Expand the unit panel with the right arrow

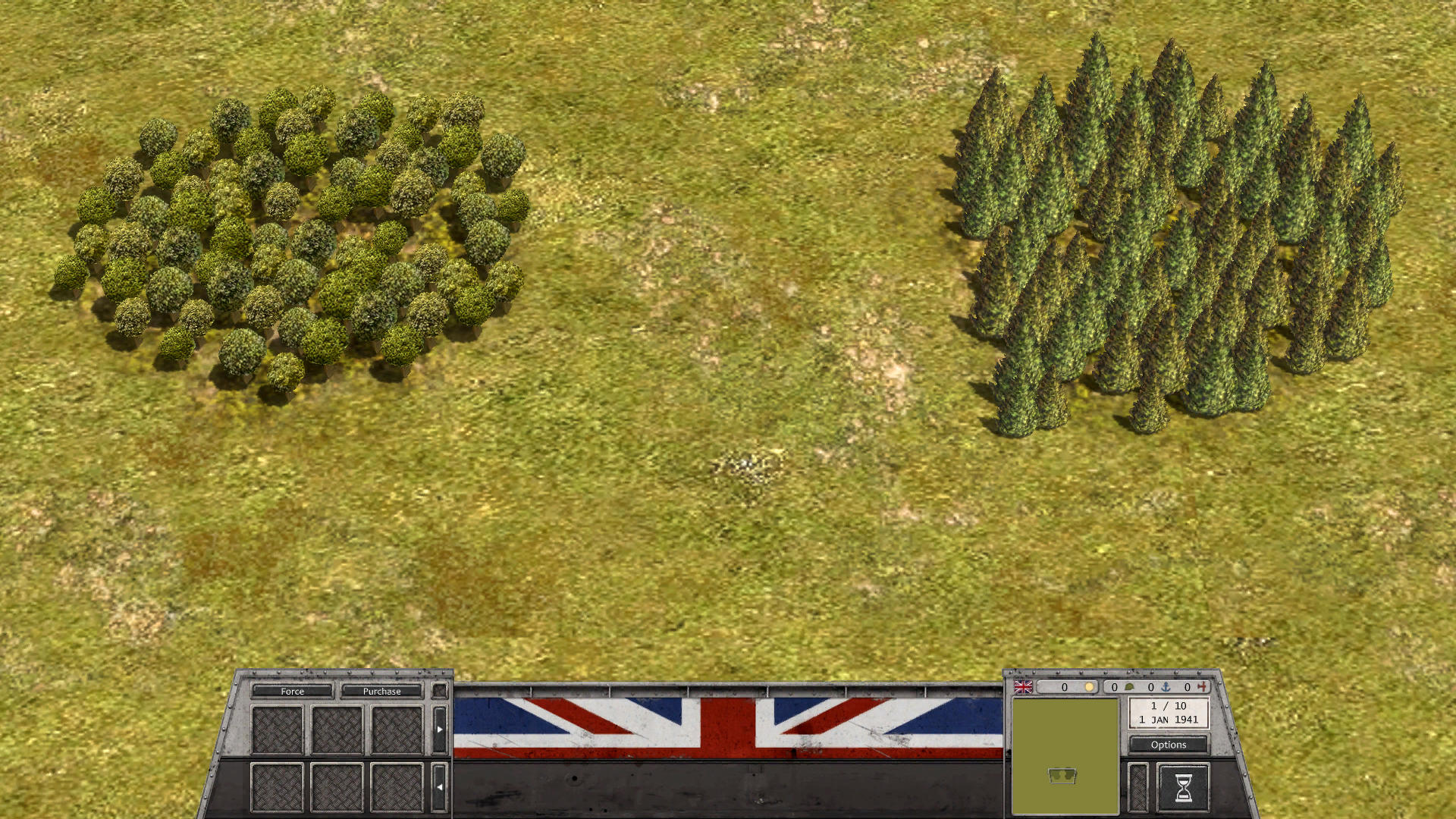440,729
